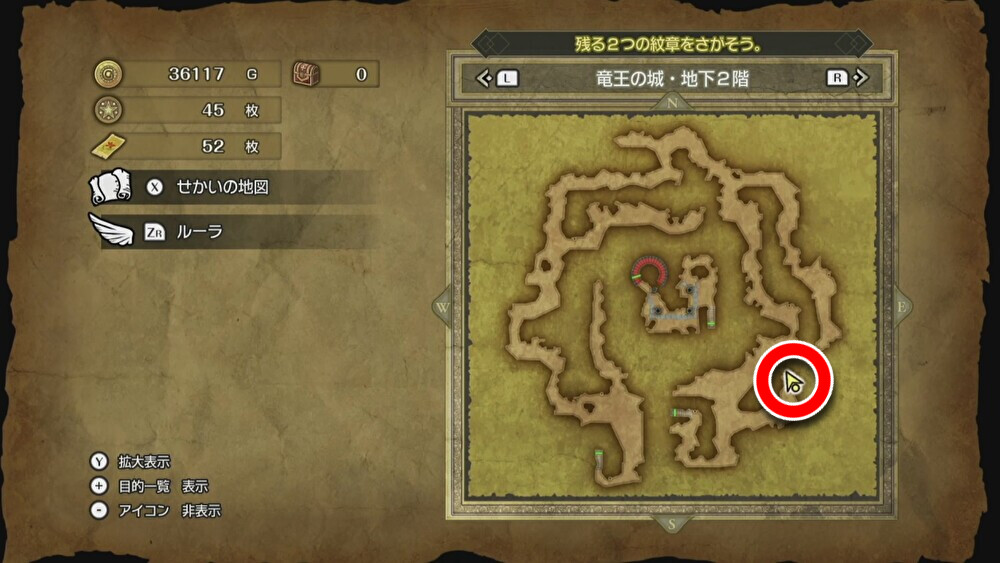
Task: Go to previous floor with left arrow
Action: click(x=484, y=78)
